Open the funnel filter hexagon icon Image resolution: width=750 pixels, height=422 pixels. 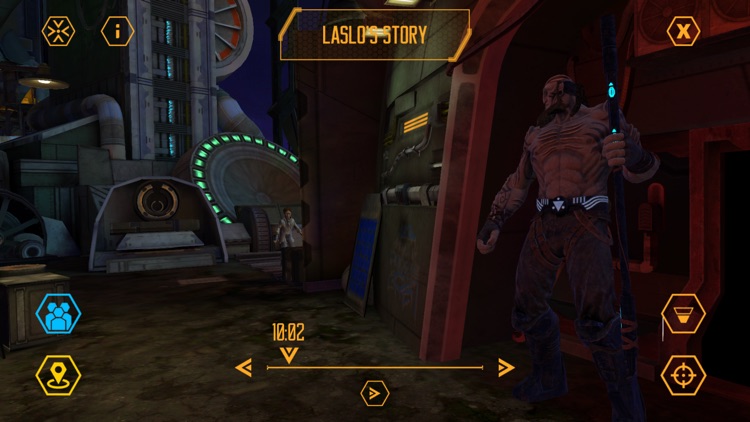[683, 314]
